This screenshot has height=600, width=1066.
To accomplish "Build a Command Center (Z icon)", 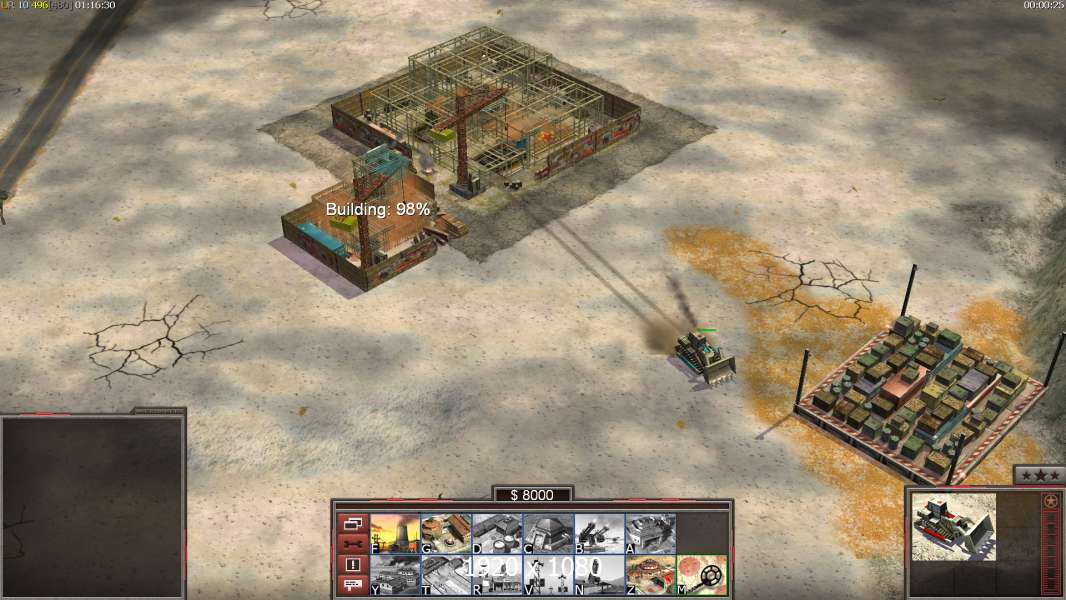I will point(650,575).
